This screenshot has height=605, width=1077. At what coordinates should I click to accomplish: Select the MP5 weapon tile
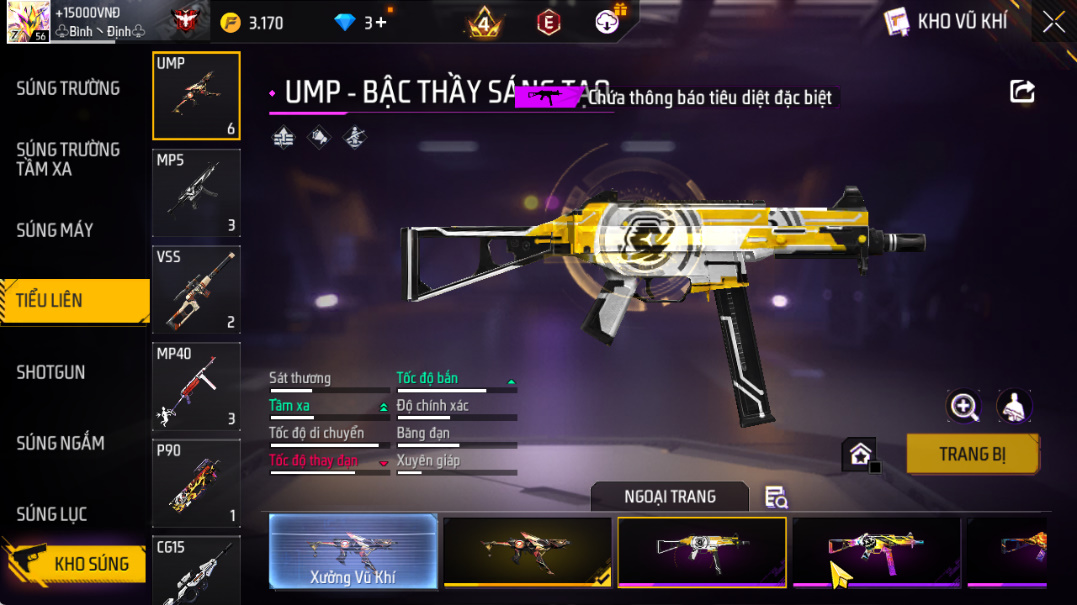click(196, 193)
